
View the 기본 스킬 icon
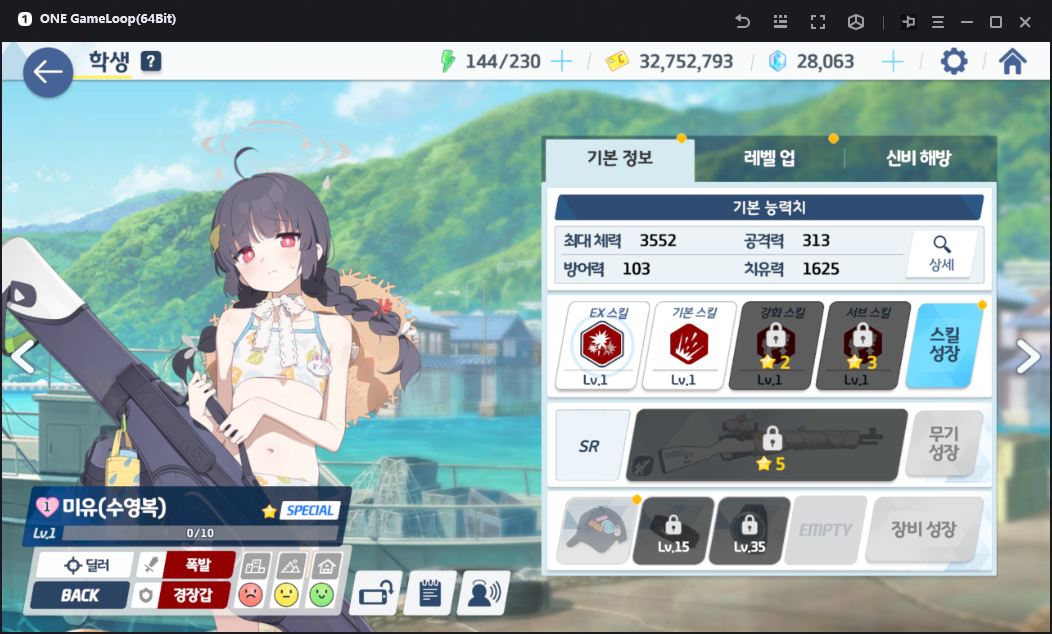689,346
